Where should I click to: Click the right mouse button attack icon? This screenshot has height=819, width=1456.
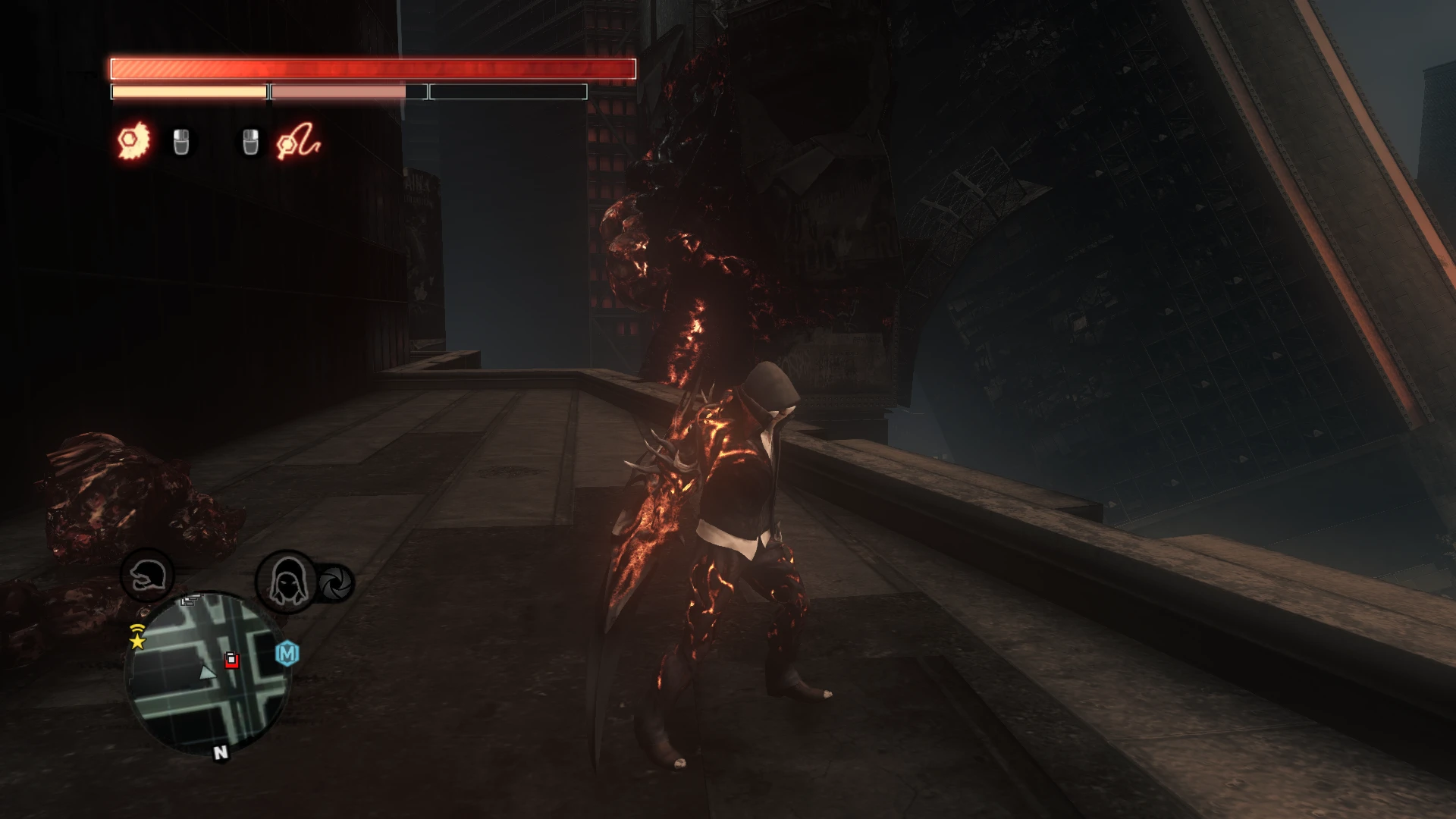(x=250, y=140)
